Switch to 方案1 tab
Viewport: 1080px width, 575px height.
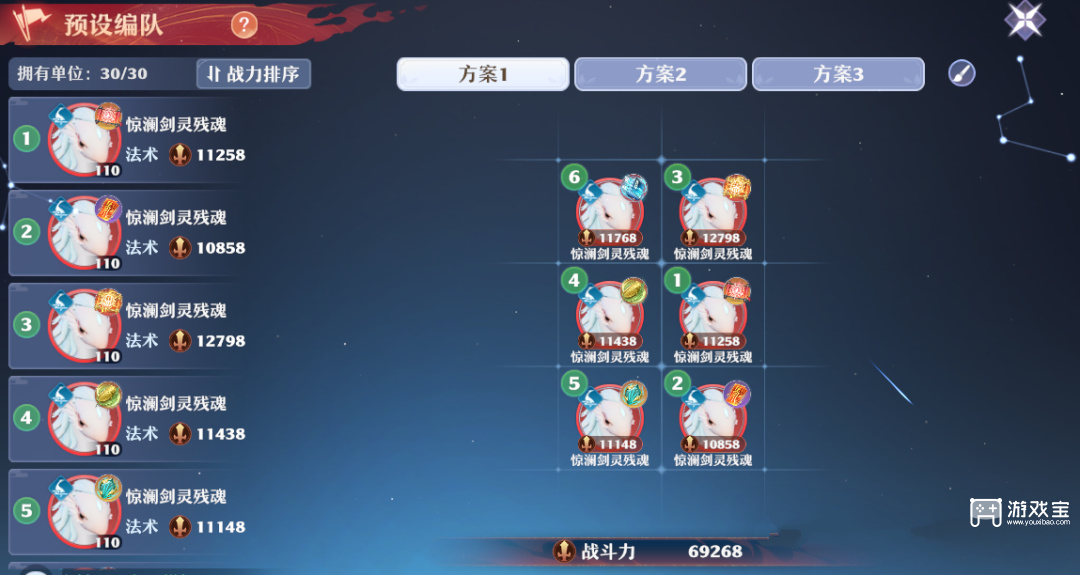tap(483, 74)
